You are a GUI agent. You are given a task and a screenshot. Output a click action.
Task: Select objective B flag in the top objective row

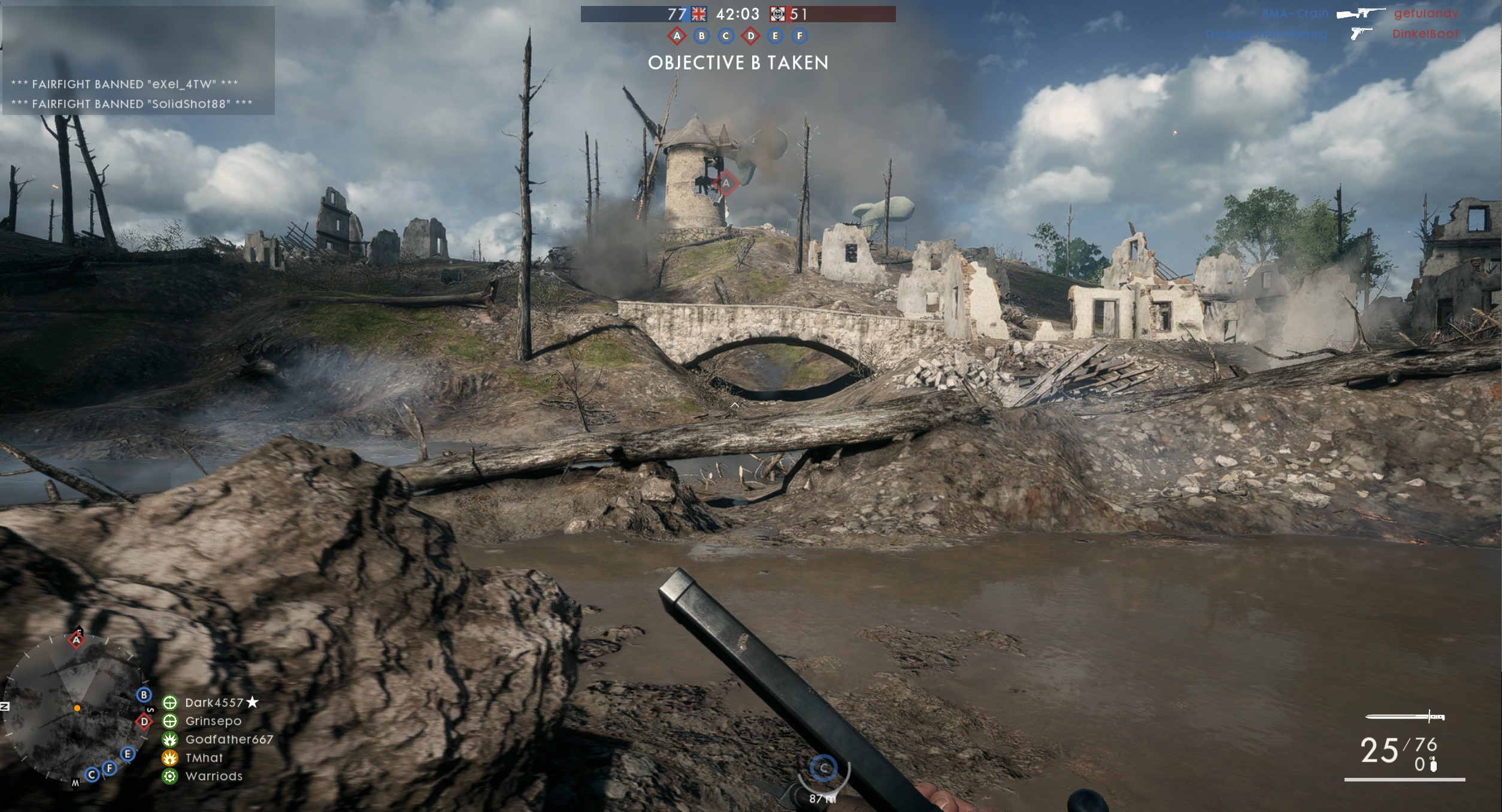click(x=701, y=36)
